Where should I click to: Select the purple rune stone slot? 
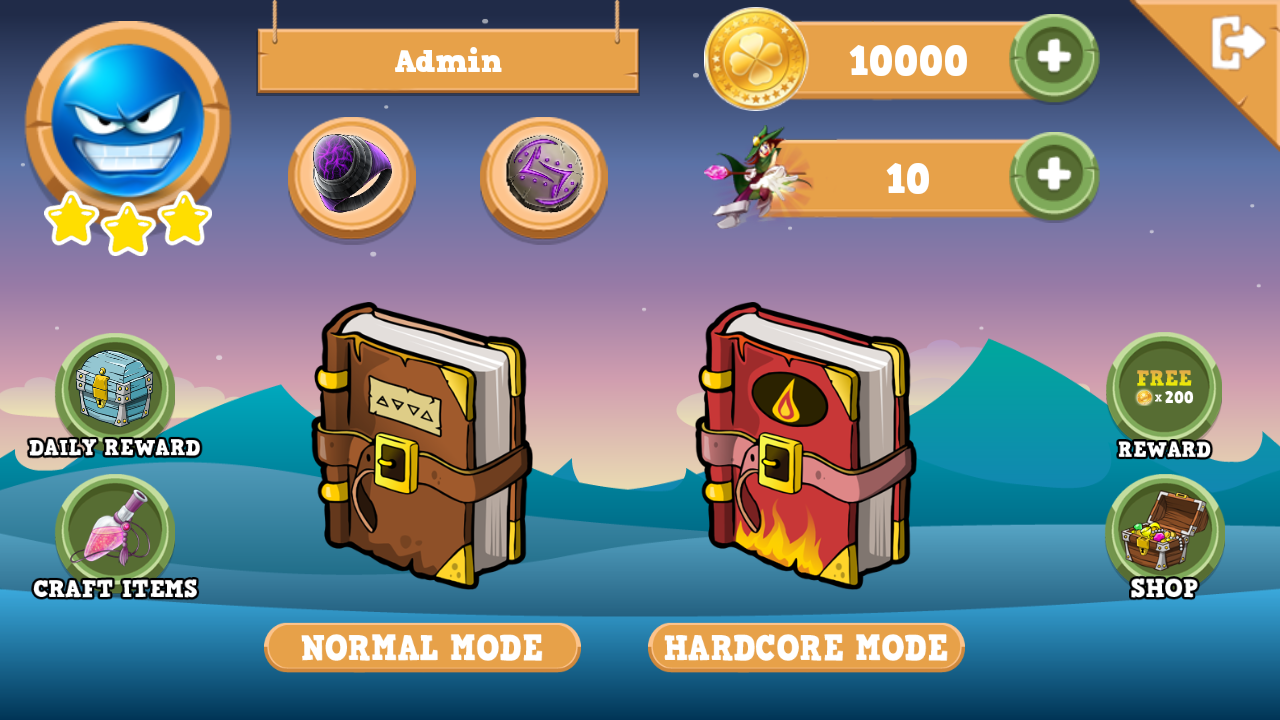pyautogui.click(x=543, y=175)
